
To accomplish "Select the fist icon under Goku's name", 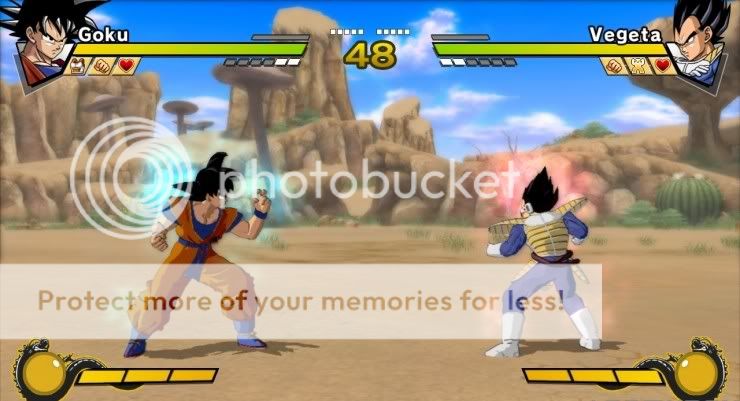I will point(100,67).
